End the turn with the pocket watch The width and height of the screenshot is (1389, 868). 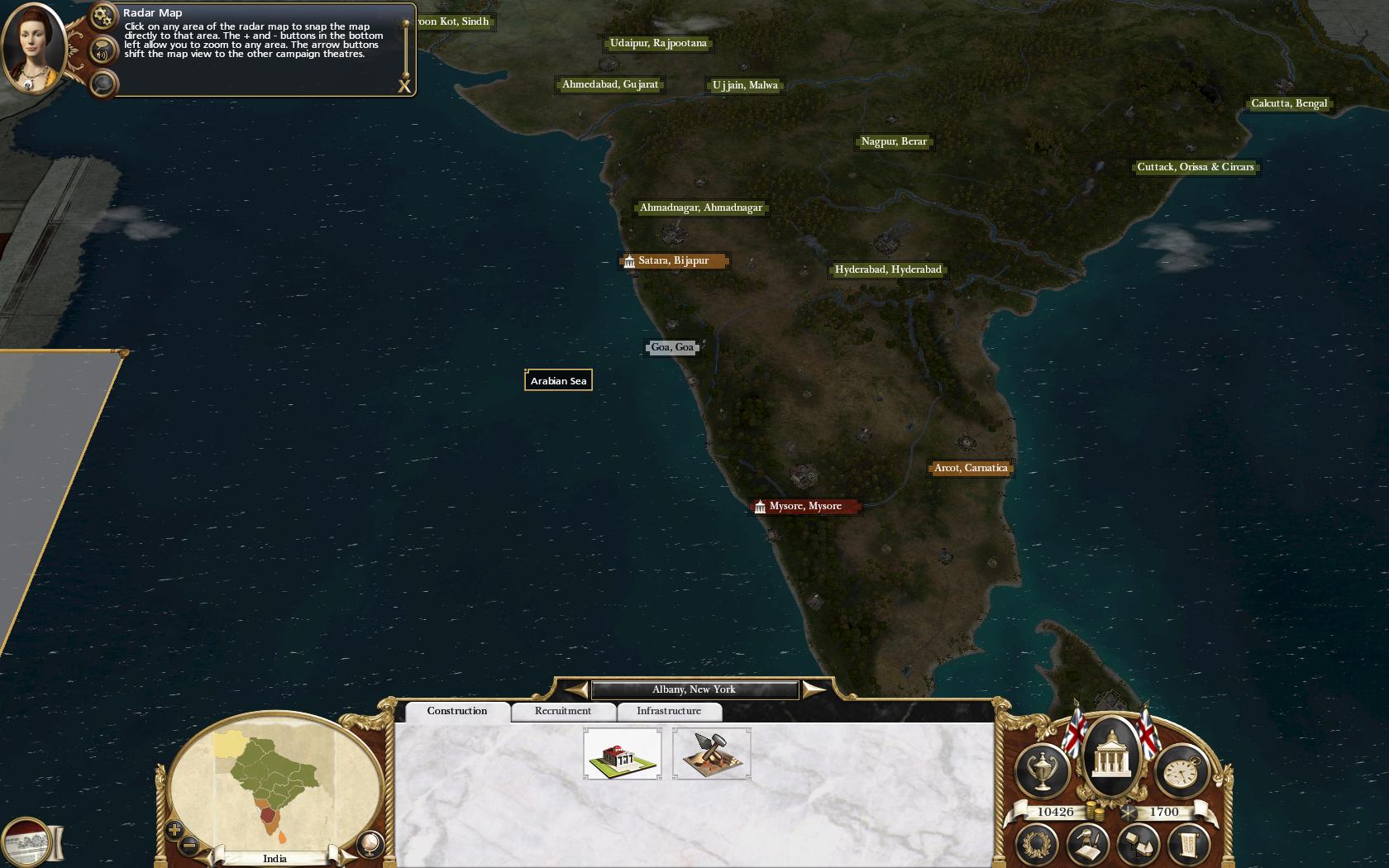coord(1180,772)
